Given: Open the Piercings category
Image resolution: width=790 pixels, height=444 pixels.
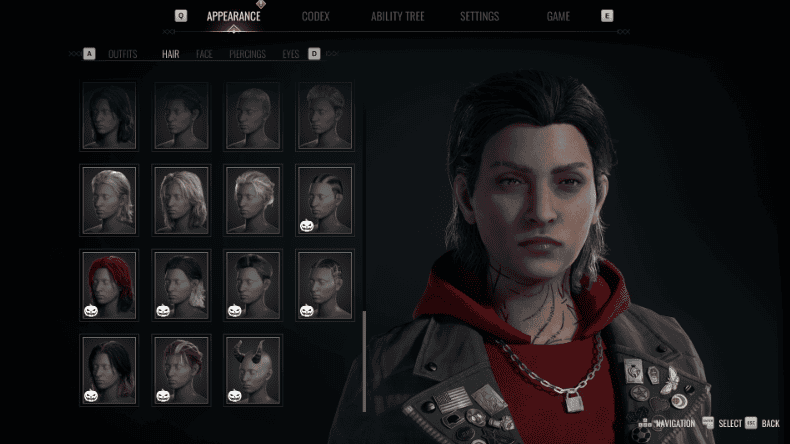Looking at the screenshot, I should pyautogui.click(x=247, y=54).
